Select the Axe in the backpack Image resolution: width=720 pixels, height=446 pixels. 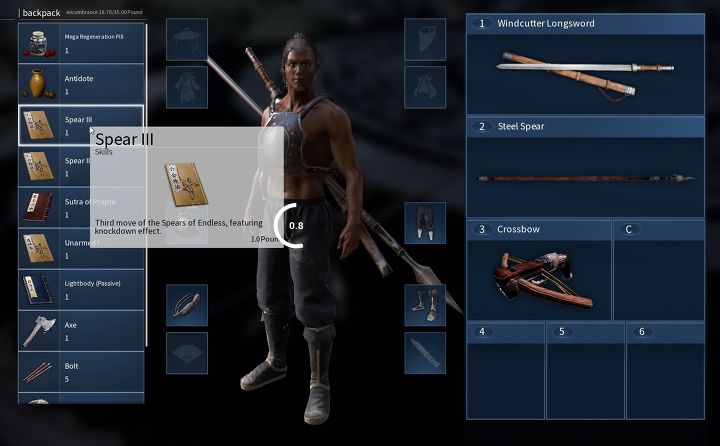81,331
